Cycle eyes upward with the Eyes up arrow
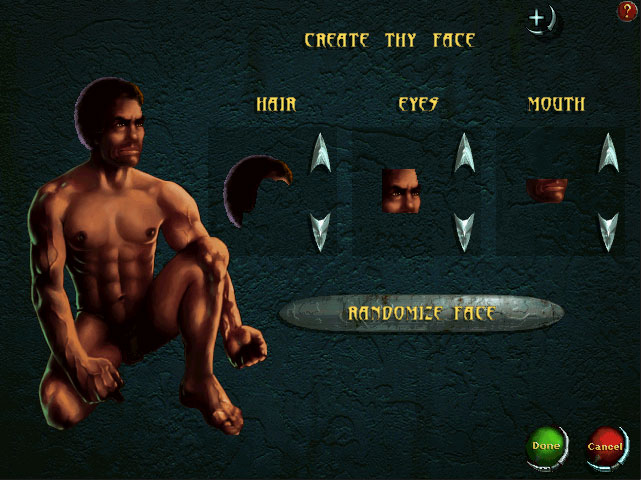641x480 pixels. pyautogui.click(x=464, y=152)
